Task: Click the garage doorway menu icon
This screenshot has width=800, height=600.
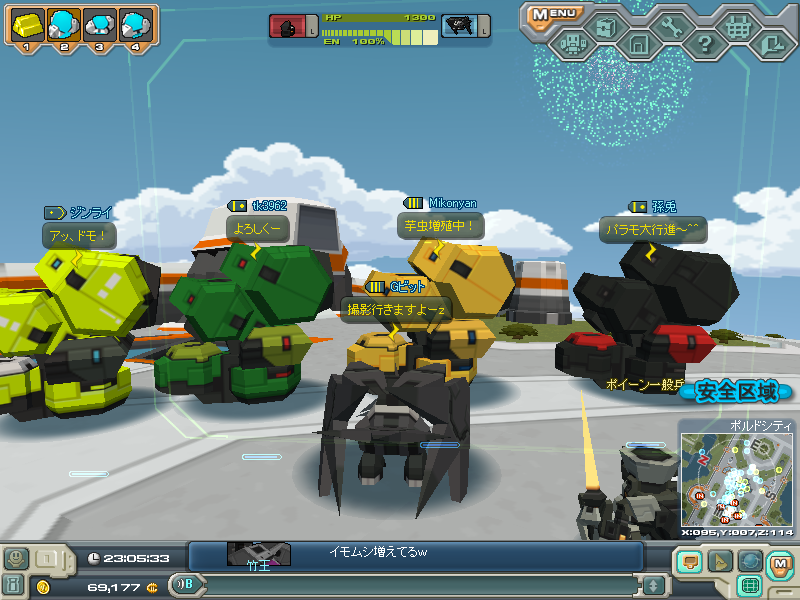Action: coord(638,44)
